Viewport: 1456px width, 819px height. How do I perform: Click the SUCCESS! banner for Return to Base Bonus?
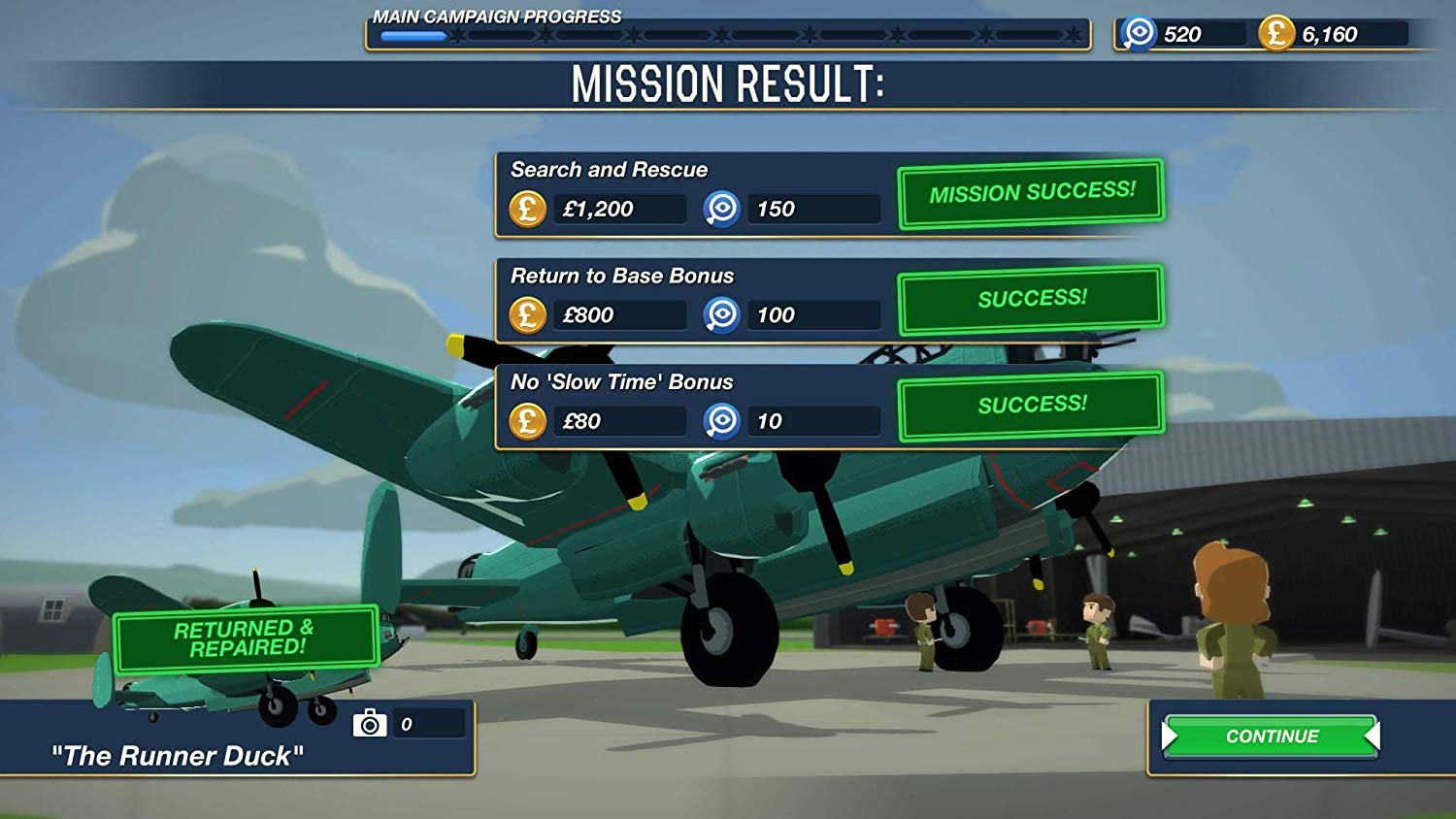click(x=1032, y=298)
